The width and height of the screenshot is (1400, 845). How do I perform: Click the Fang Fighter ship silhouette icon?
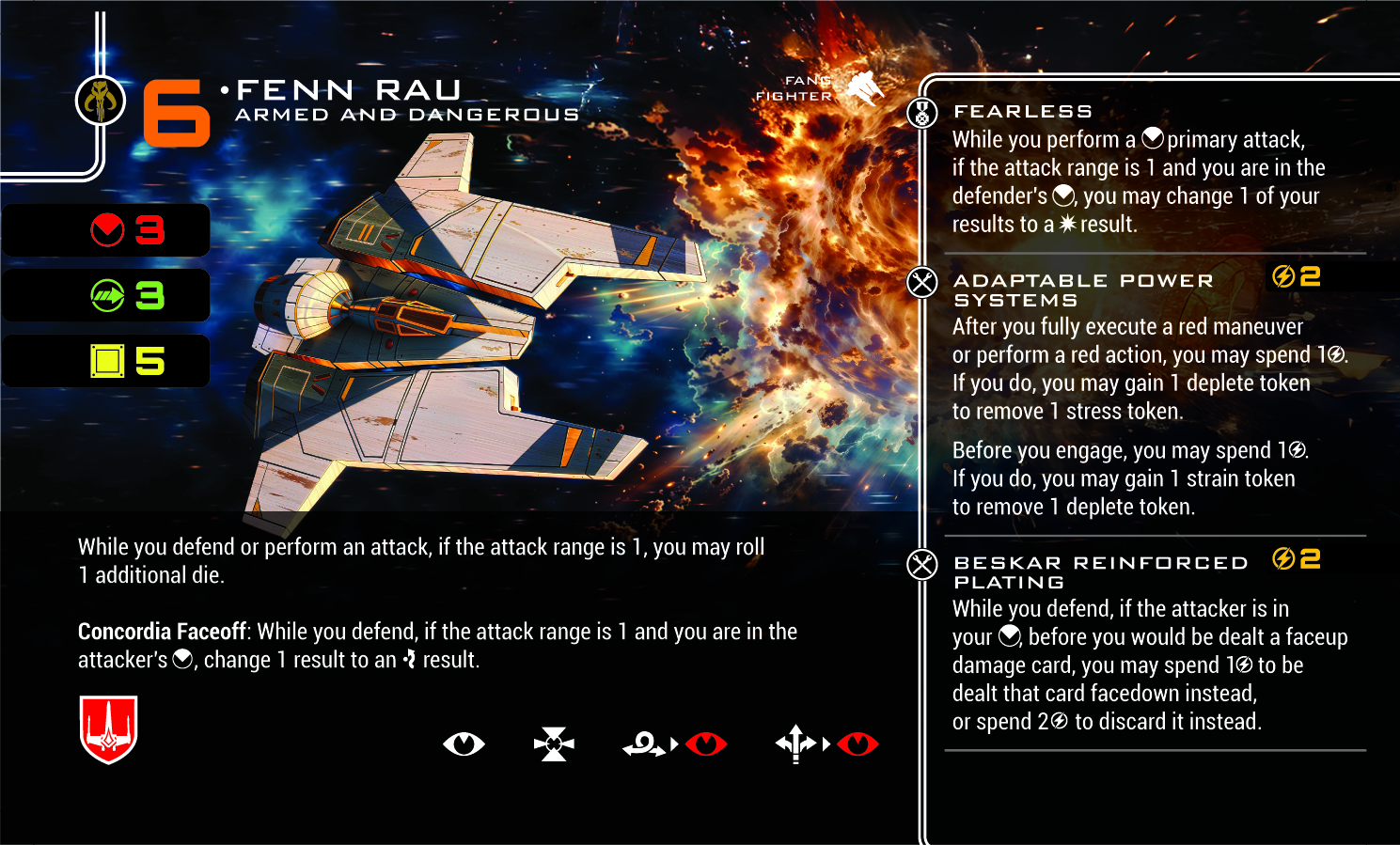[x=864, y=88]
